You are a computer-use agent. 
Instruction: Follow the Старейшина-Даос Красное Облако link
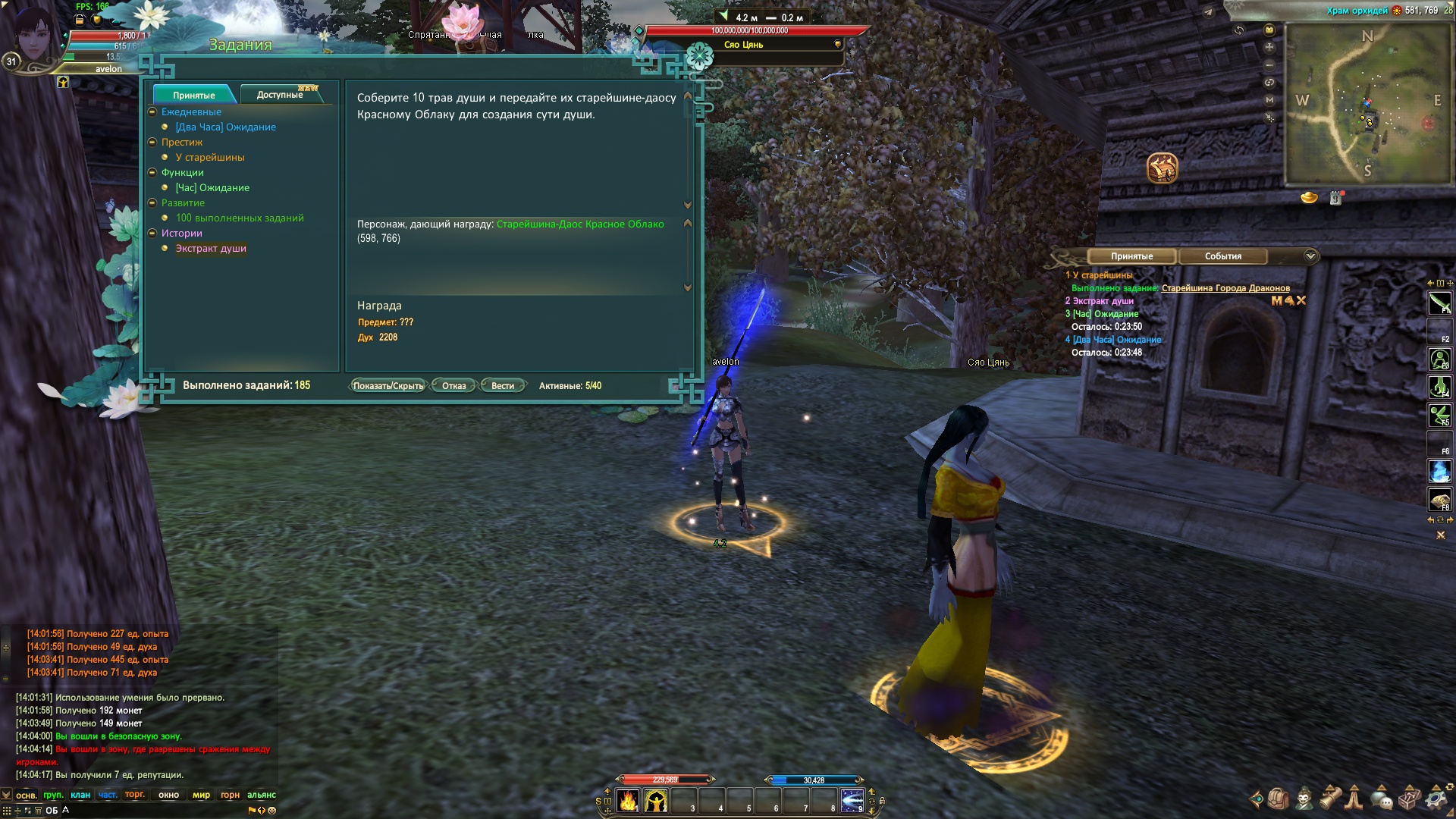580,224
